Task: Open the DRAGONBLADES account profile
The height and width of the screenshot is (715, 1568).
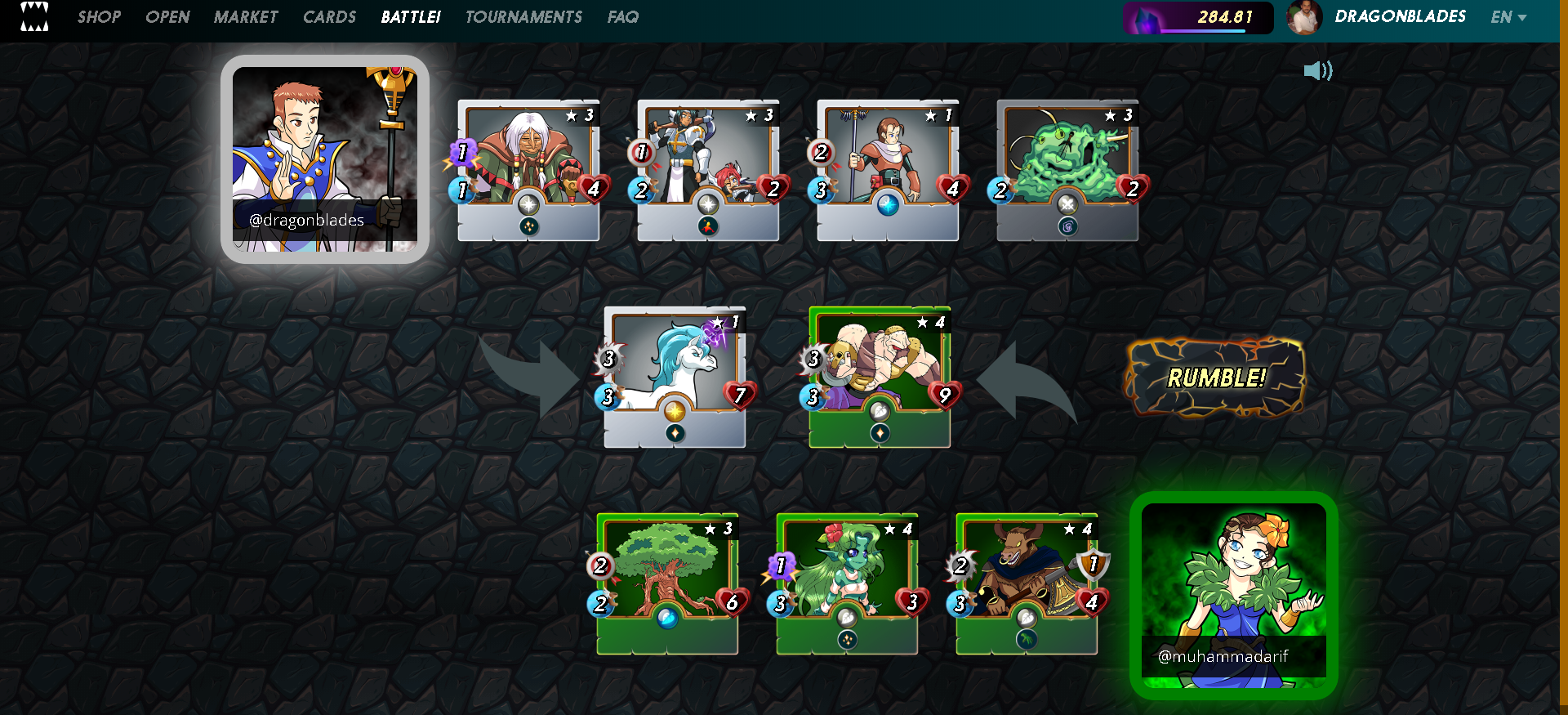Action: pos(1400,17)
